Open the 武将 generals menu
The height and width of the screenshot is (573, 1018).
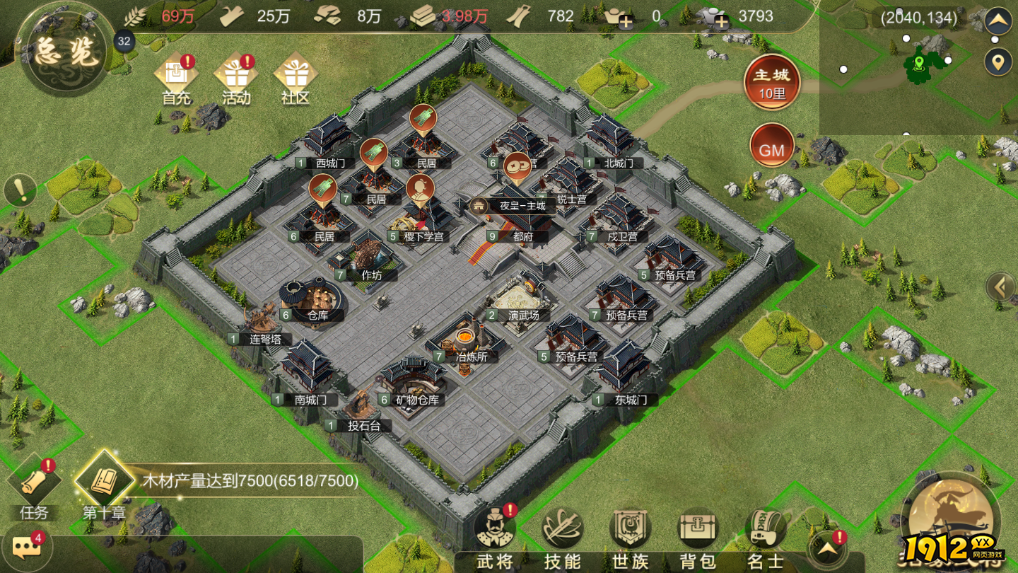coord(493,535)
